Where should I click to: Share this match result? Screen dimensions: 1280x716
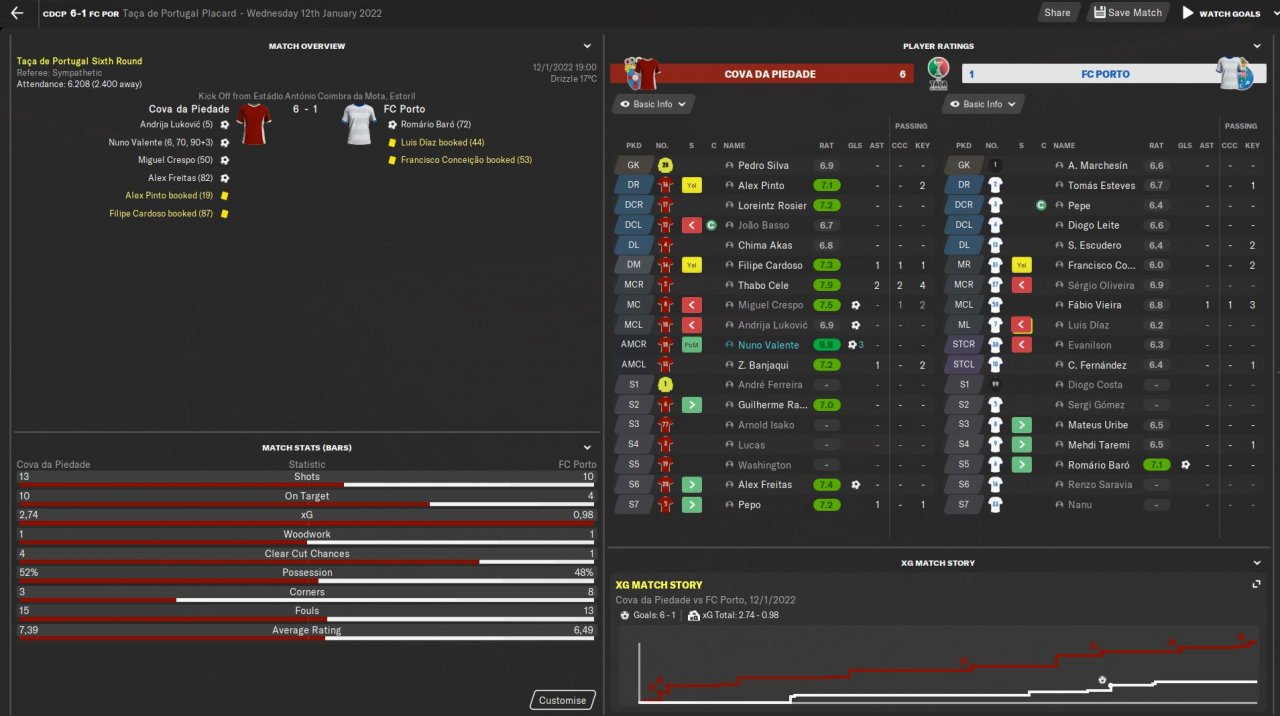1056,13
